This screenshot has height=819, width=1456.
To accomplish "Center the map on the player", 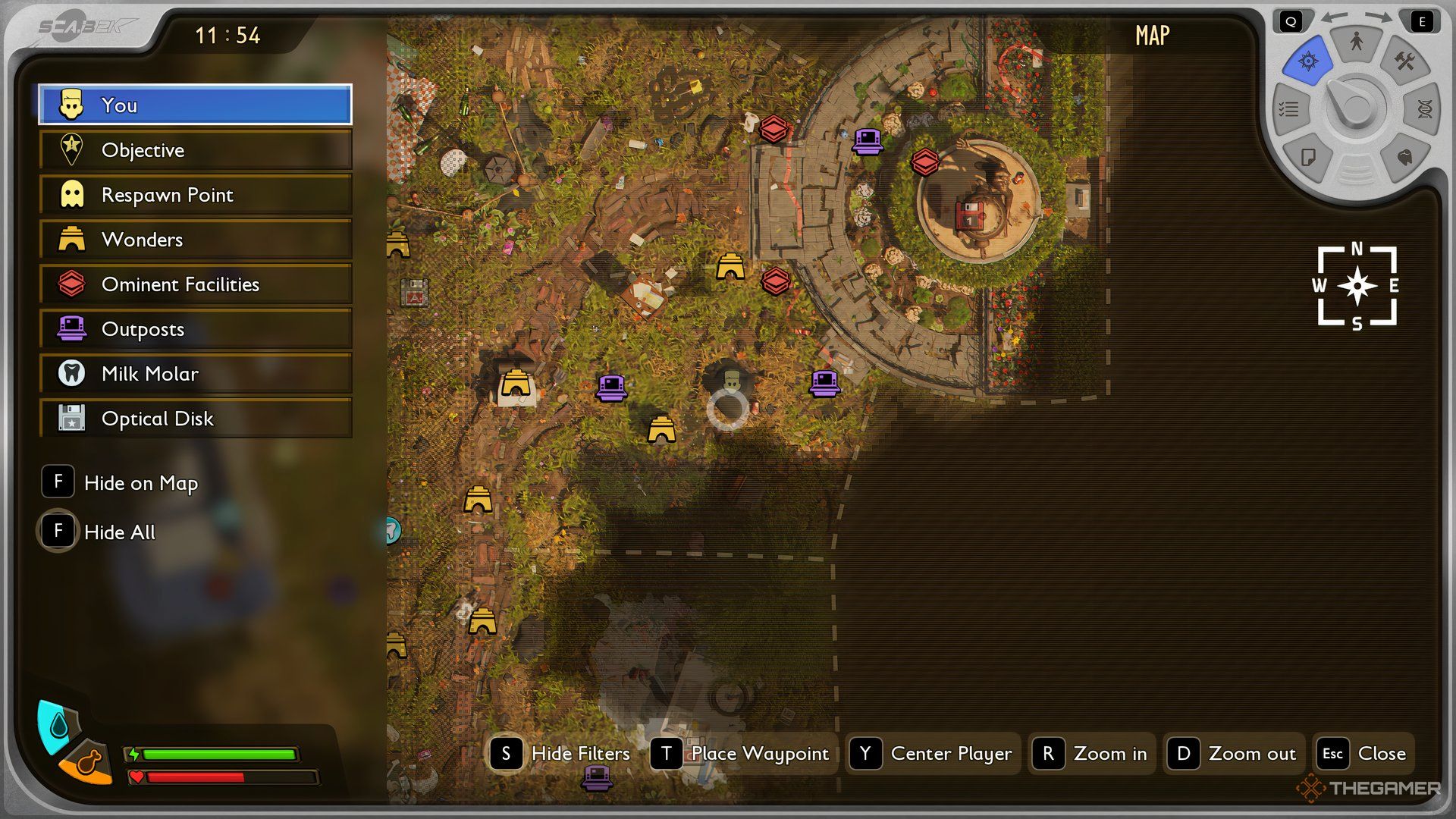I will point(932,754).
